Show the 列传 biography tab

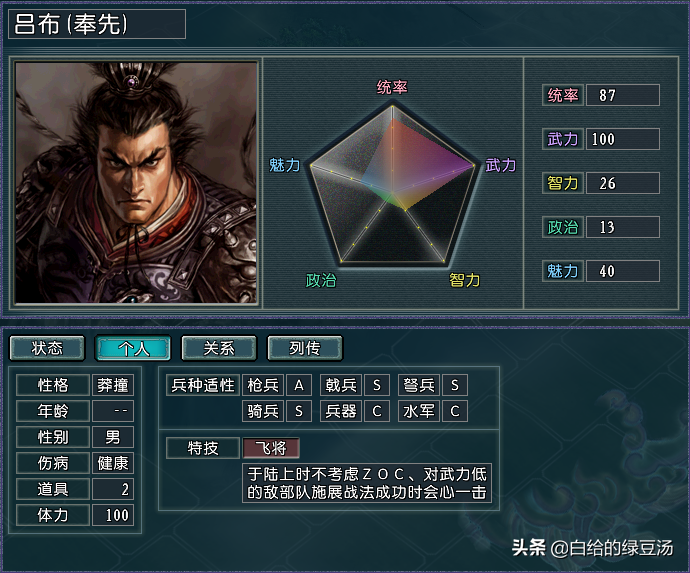pyautogui.click(x=305, y=348)
